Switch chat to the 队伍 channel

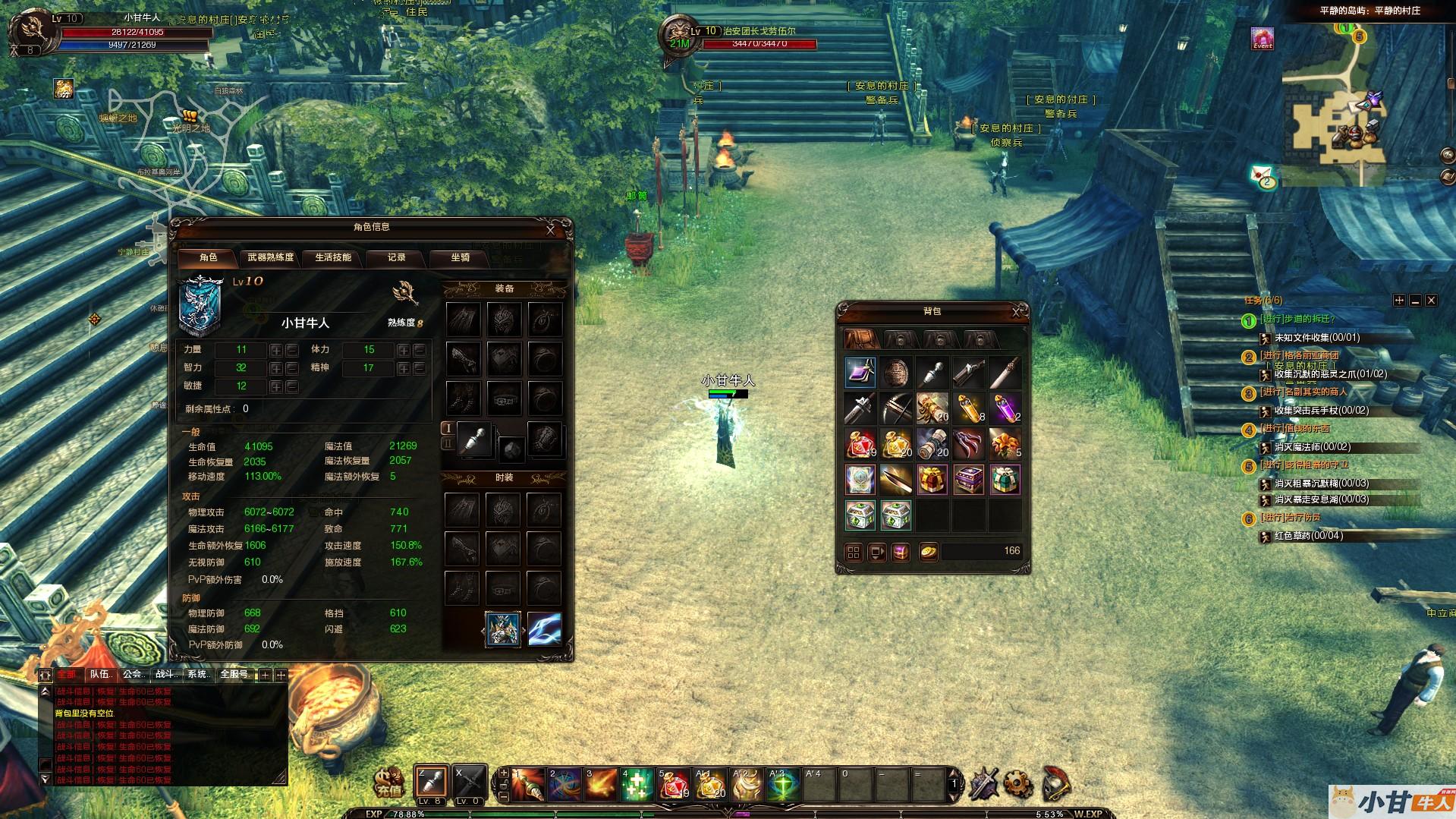point(101,674)
